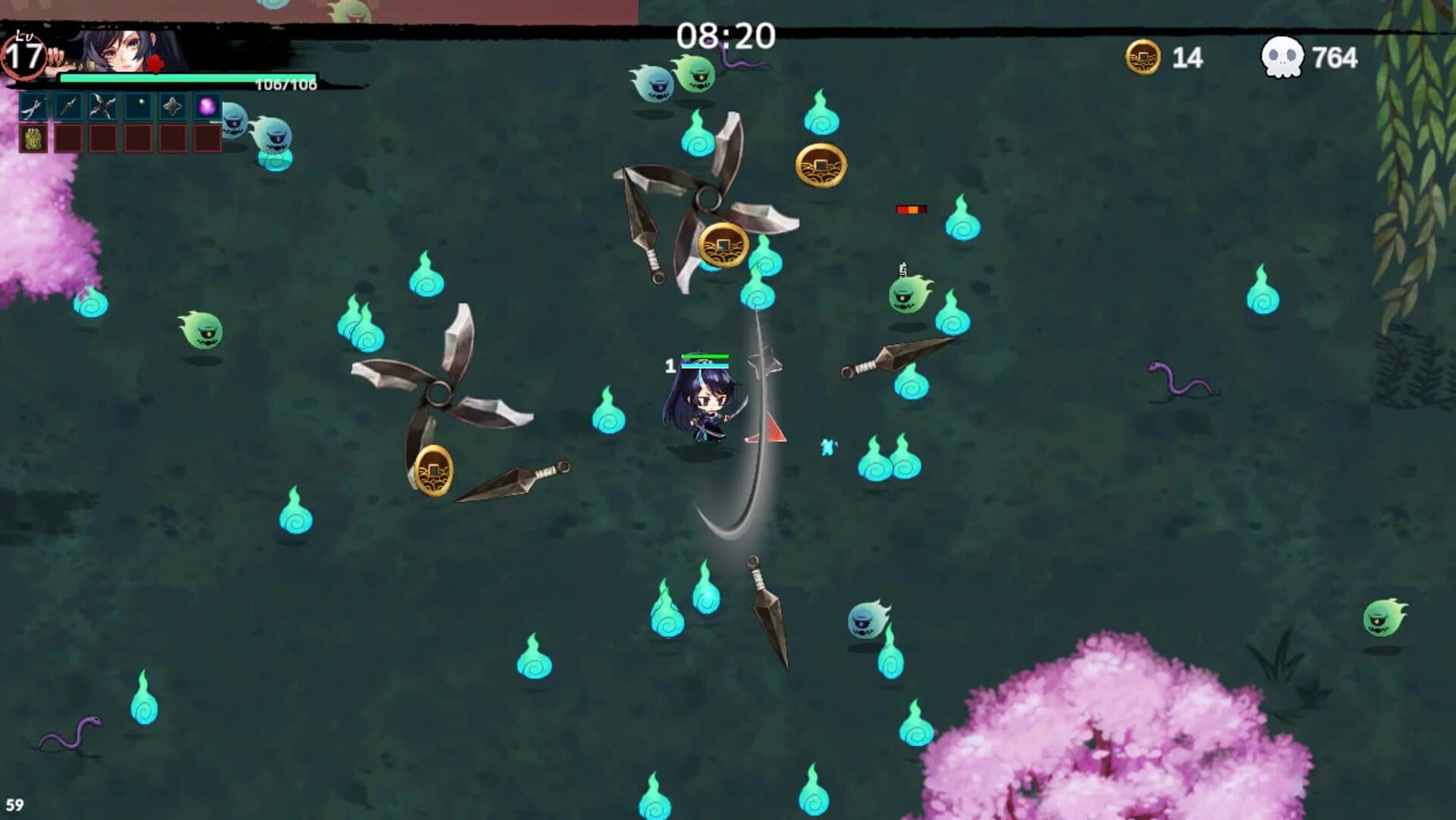Click the green HP bar reading 106/106
The height and width of the screenshot is (820, 1456).
coord(156,78)
